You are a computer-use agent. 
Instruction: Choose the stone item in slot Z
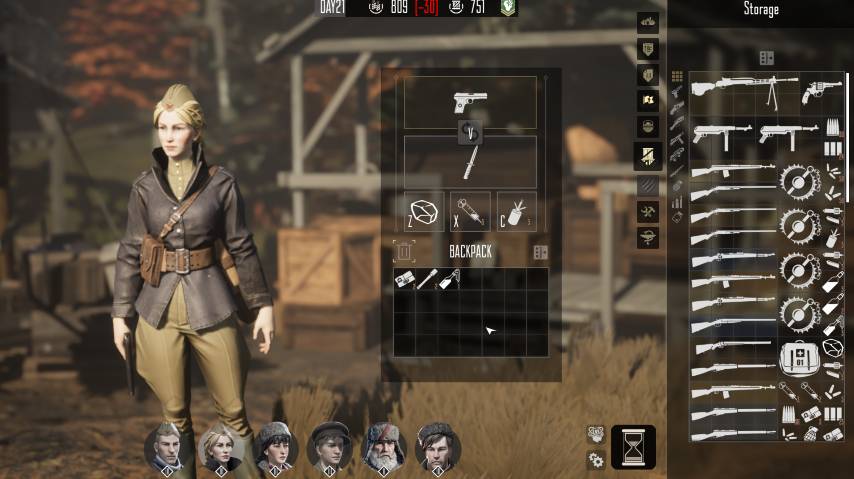point(423,212)
